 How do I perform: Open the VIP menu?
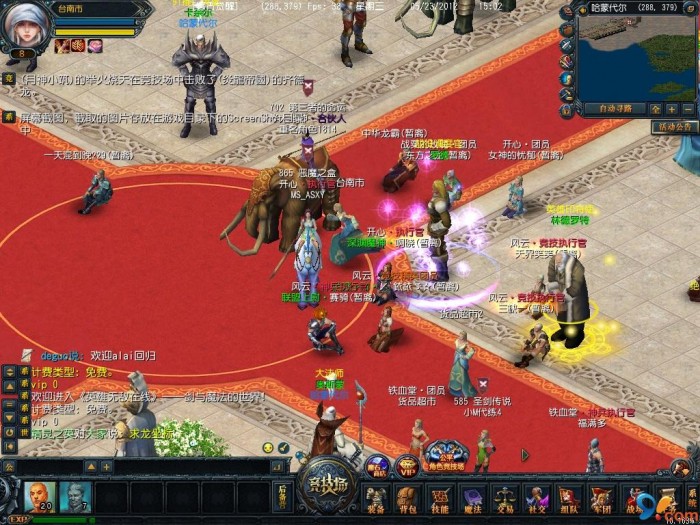pyautogui.click(x=406, y=465)
